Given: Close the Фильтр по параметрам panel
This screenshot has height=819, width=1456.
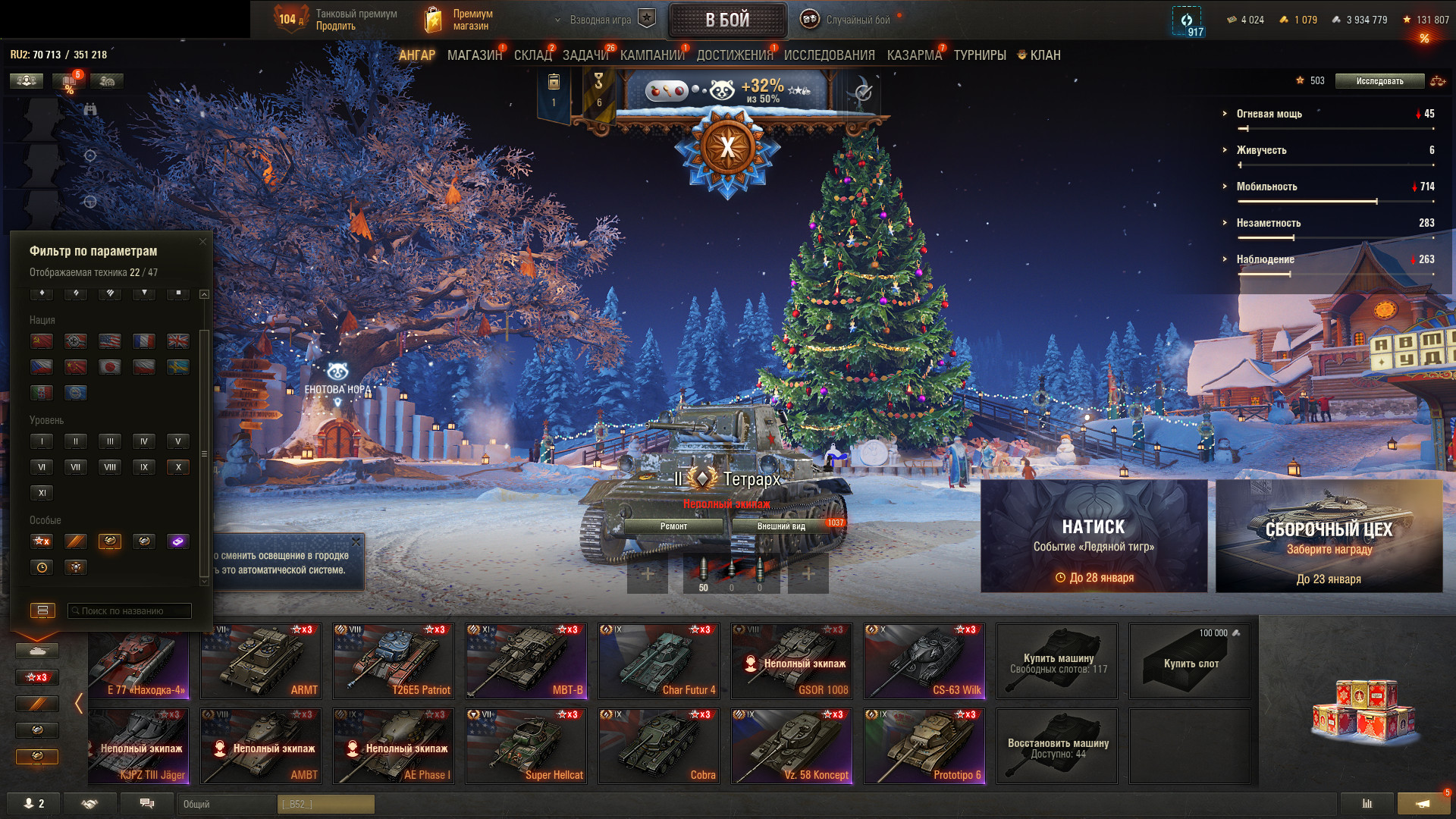Looking at the screenshot, I should pyautogui.click(x=202, y=242).
